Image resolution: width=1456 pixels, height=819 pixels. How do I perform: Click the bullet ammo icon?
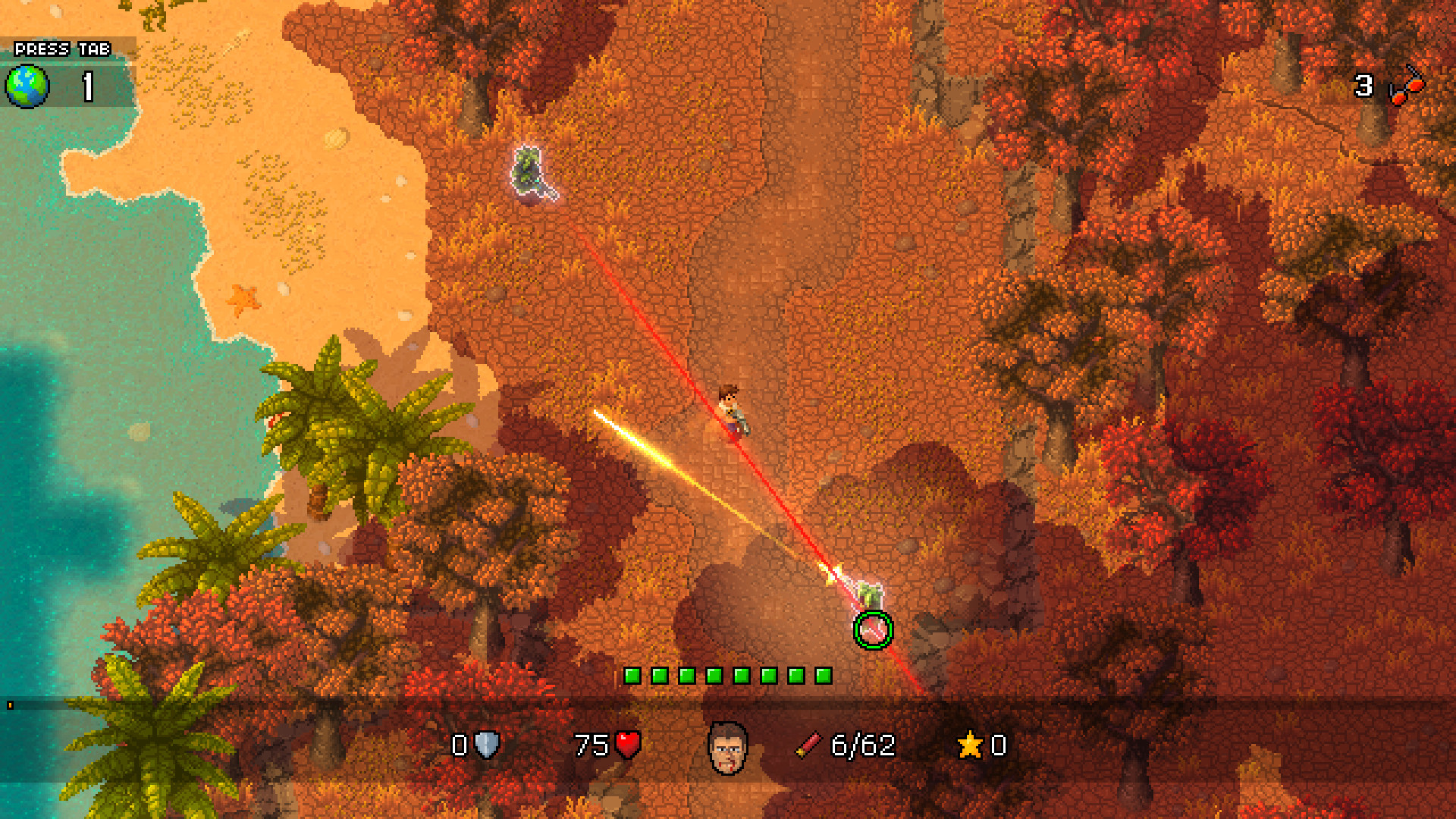pyautogui.click(x=808, y=745)
